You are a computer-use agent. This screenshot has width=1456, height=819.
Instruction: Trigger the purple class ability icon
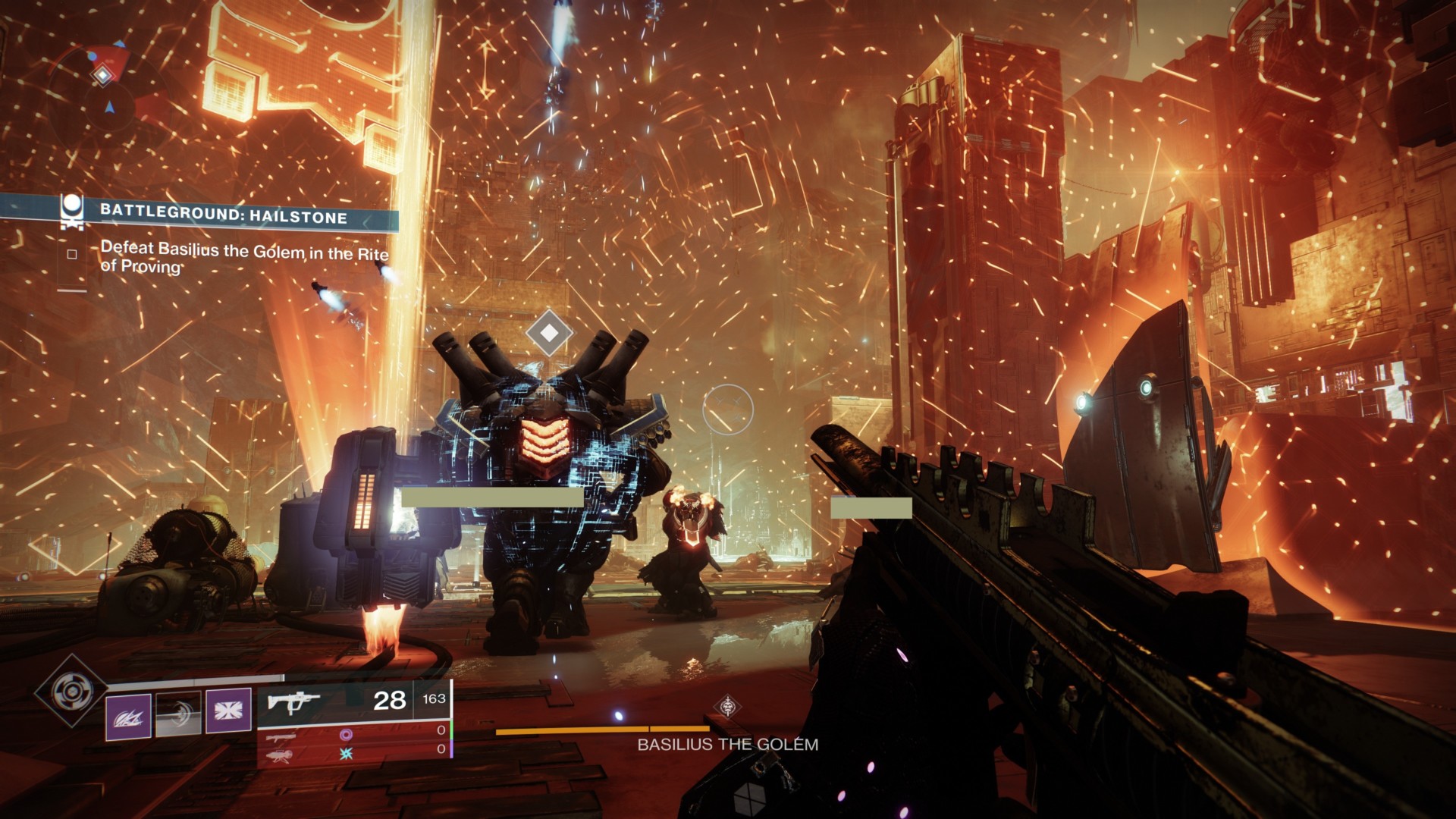tap(228, 711)
